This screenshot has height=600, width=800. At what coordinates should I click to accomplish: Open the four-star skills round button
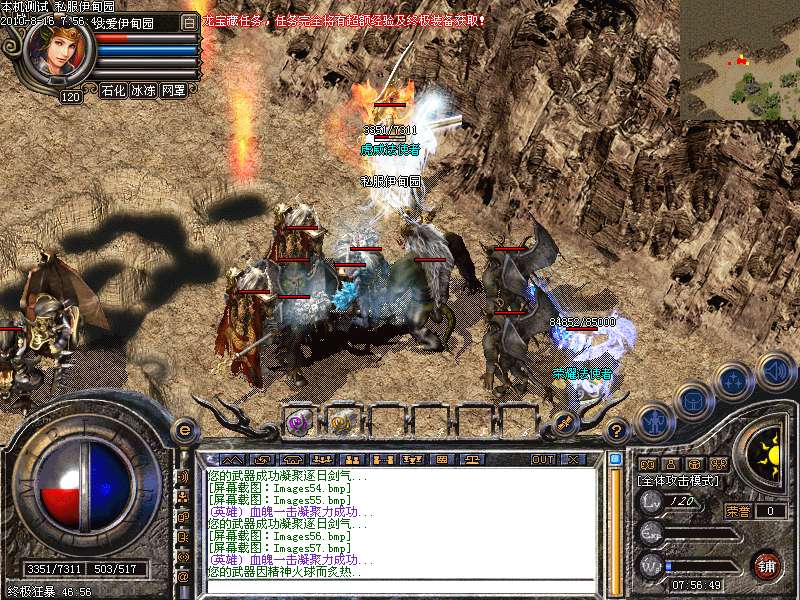pos(733,380)
